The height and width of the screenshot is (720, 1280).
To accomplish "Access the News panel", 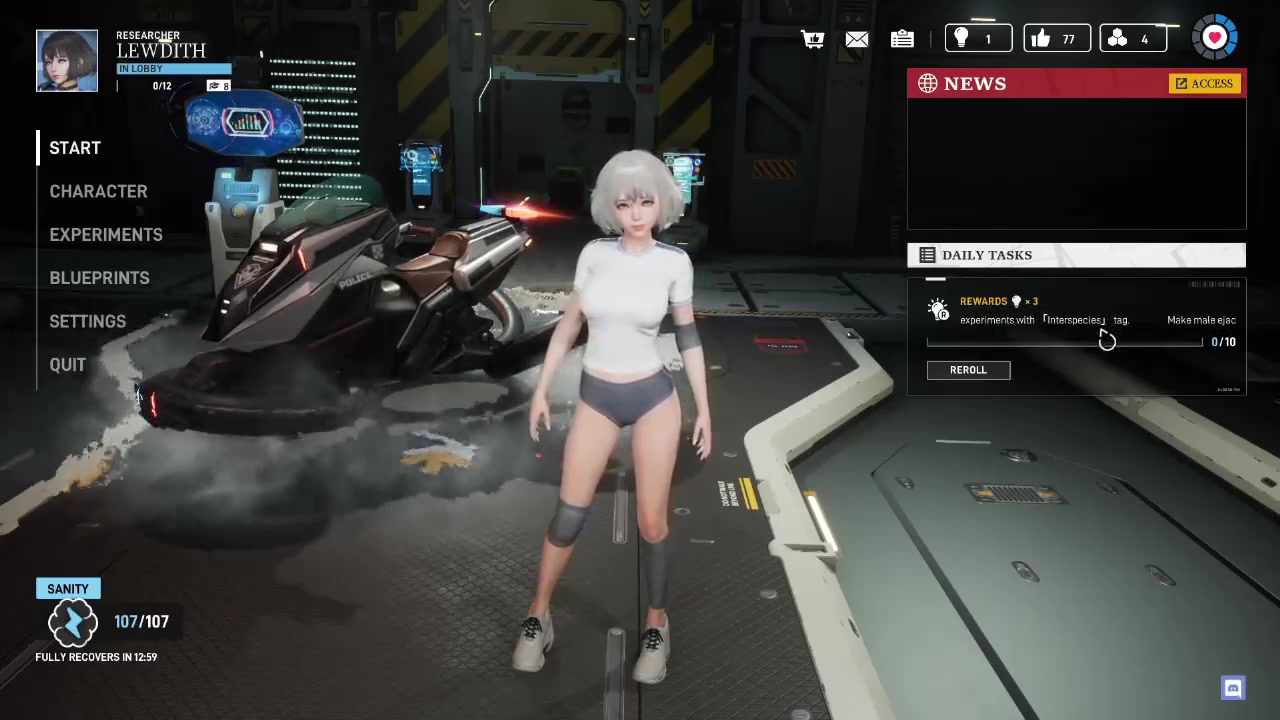I will (1204, 84).
